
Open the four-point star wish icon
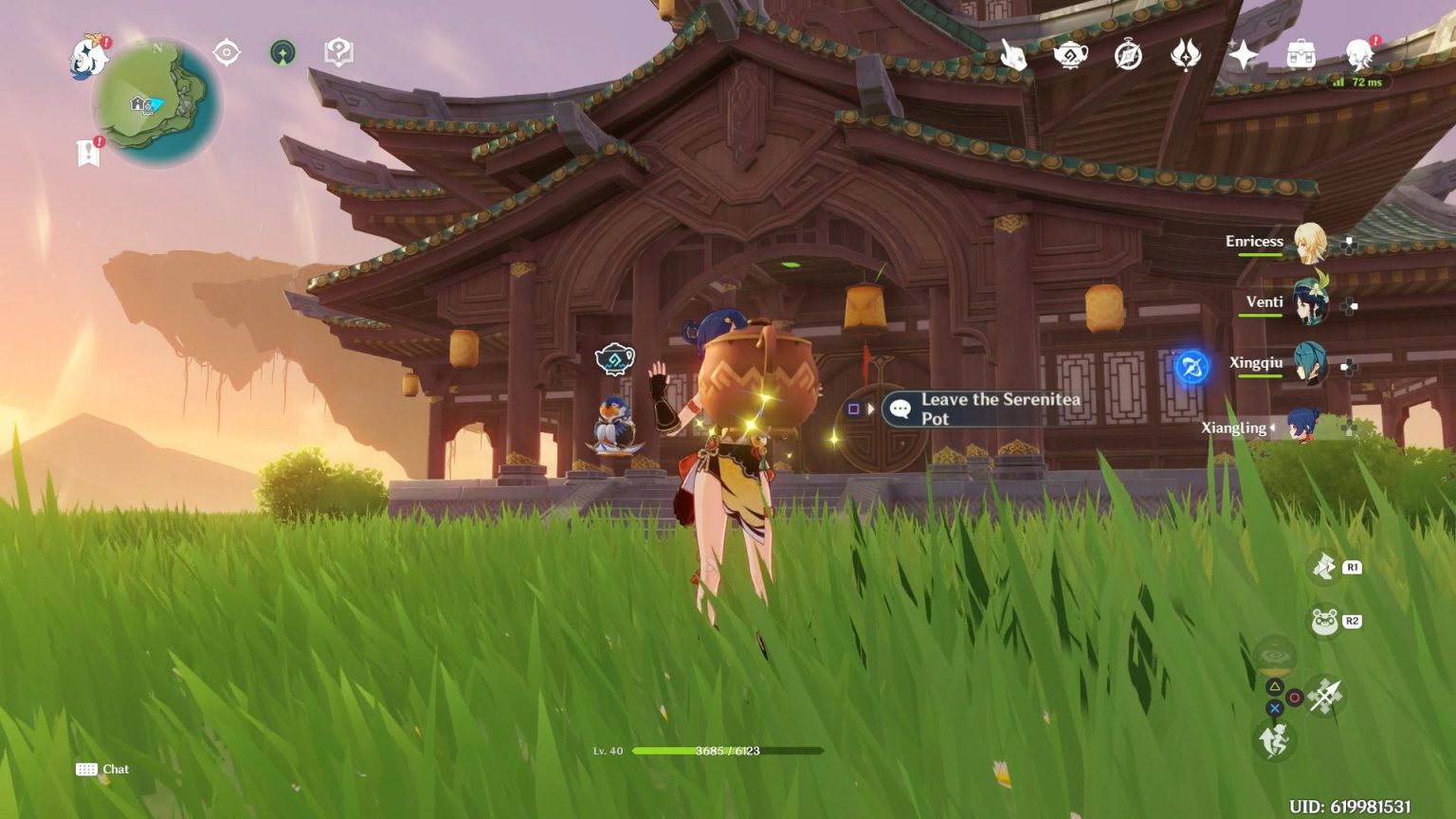point(1243,55)
